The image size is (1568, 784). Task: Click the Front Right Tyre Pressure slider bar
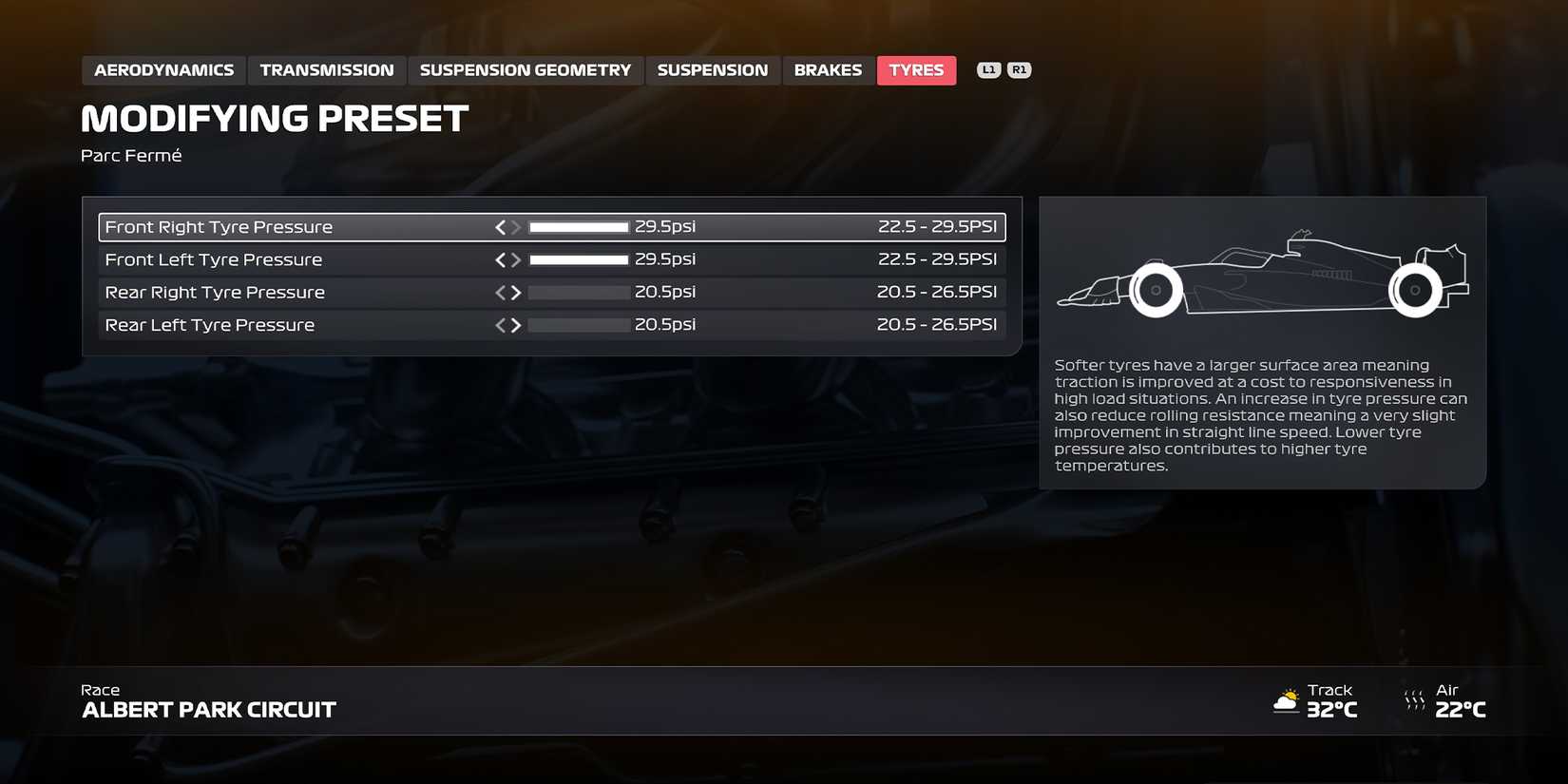click(x=578, y=227)
